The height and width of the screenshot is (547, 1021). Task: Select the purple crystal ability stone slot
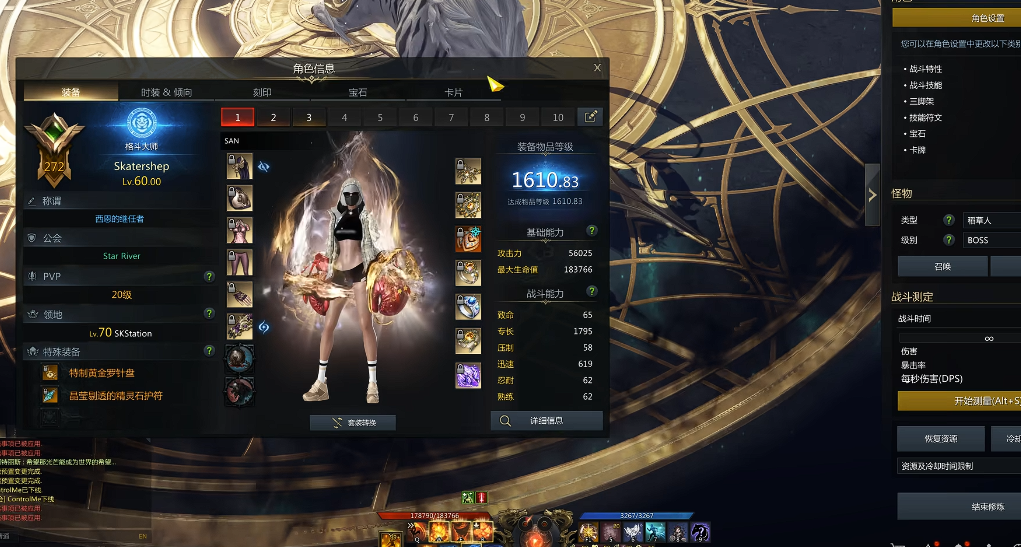[468, 375]
